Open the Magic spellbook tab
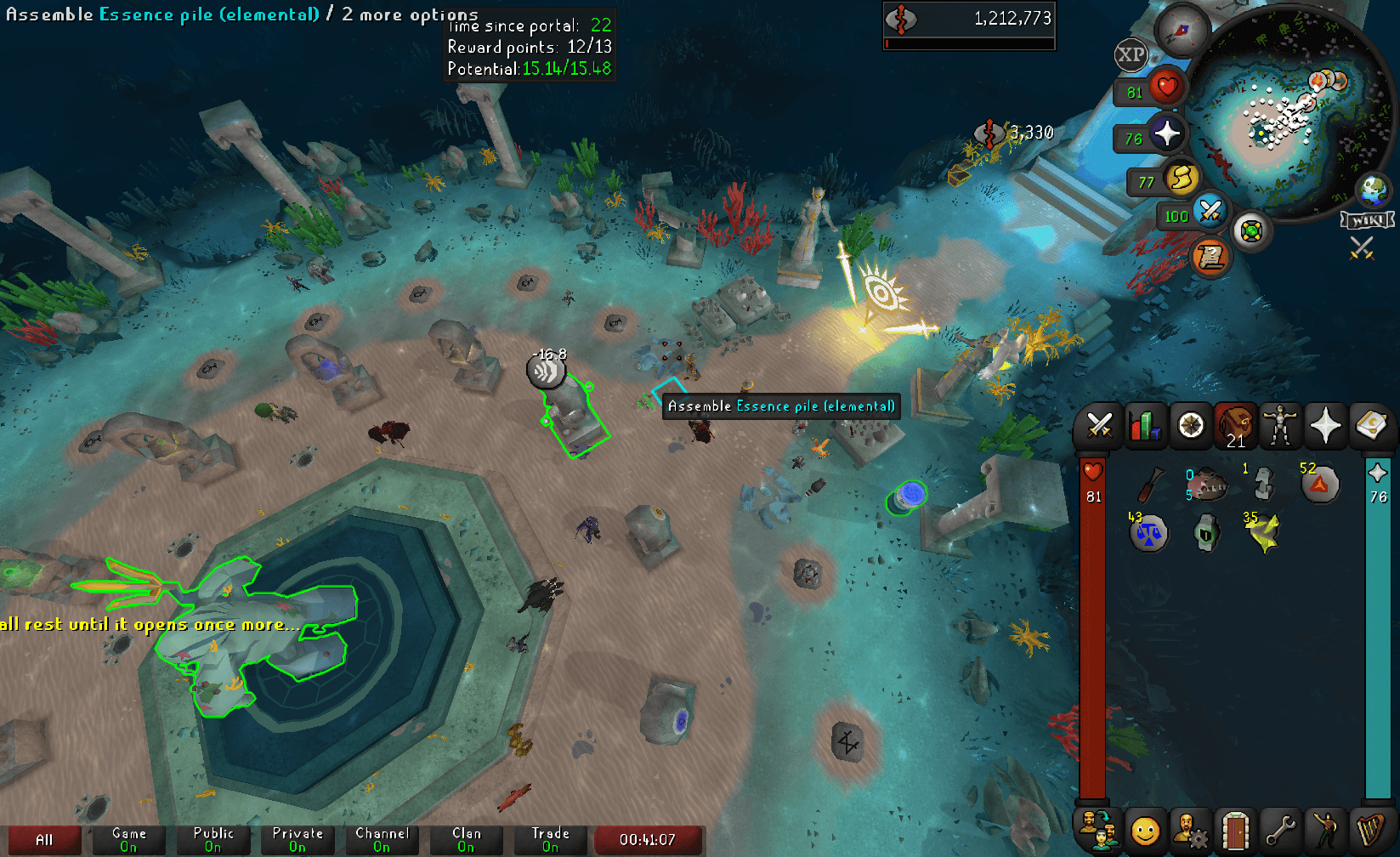Image resolution: width=1400 pixels, height=857 pixels. (1371, 426)
